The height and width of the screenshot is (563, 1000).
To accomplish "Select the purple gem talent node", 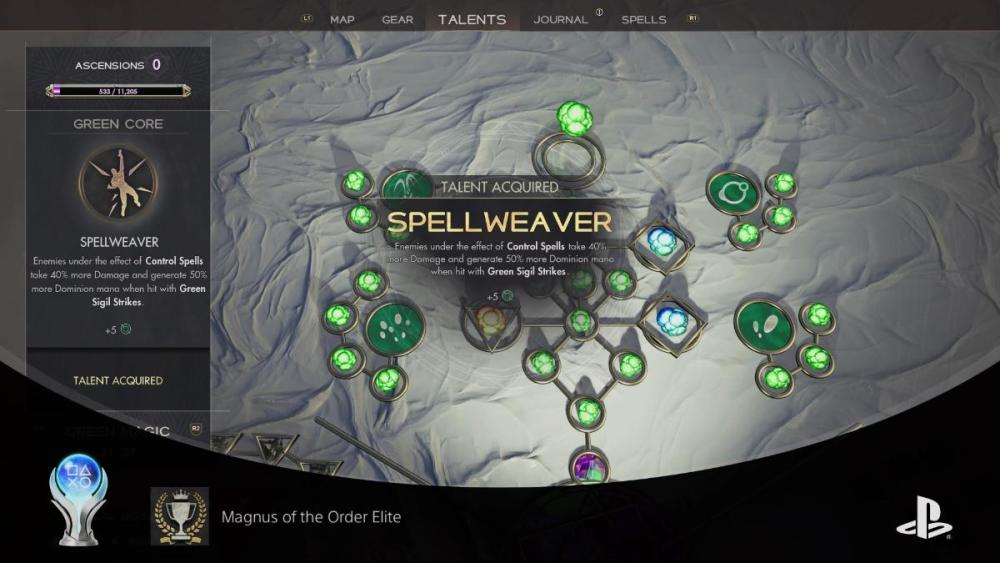I will (588, 466).
